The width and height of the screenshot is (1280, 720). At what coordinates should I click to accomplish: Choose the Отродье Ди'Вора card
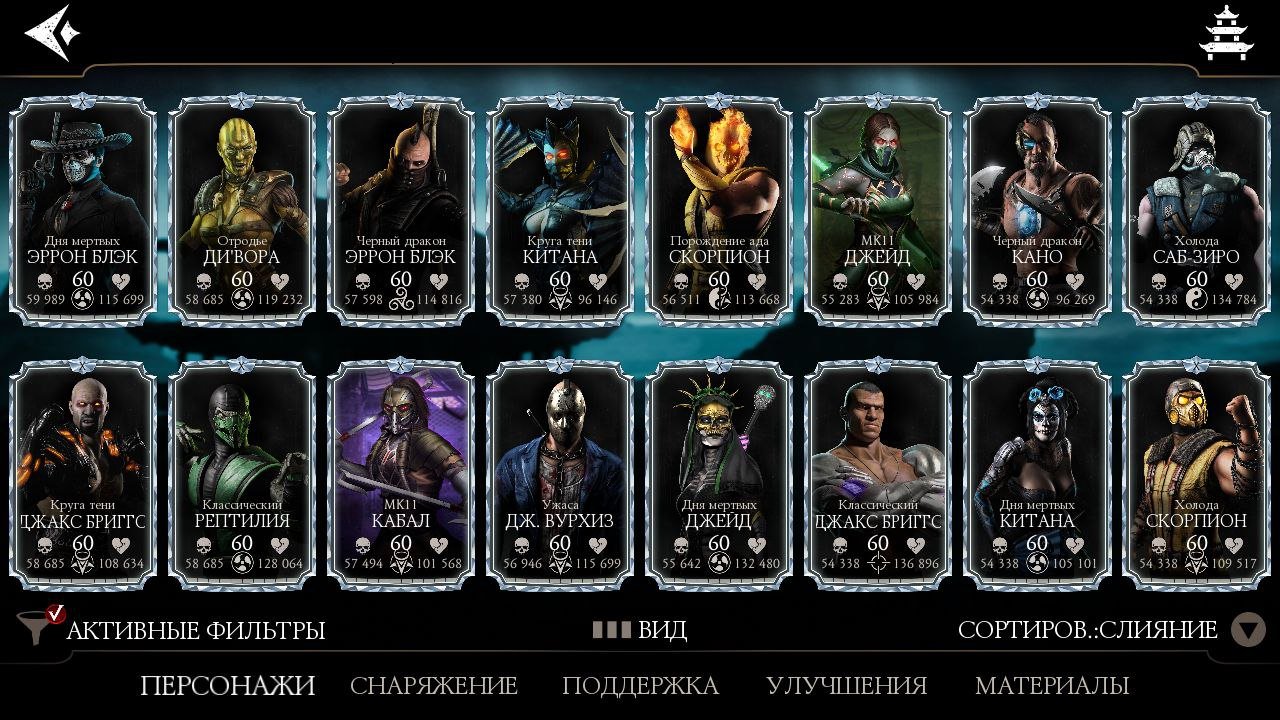tap(242, 208)
